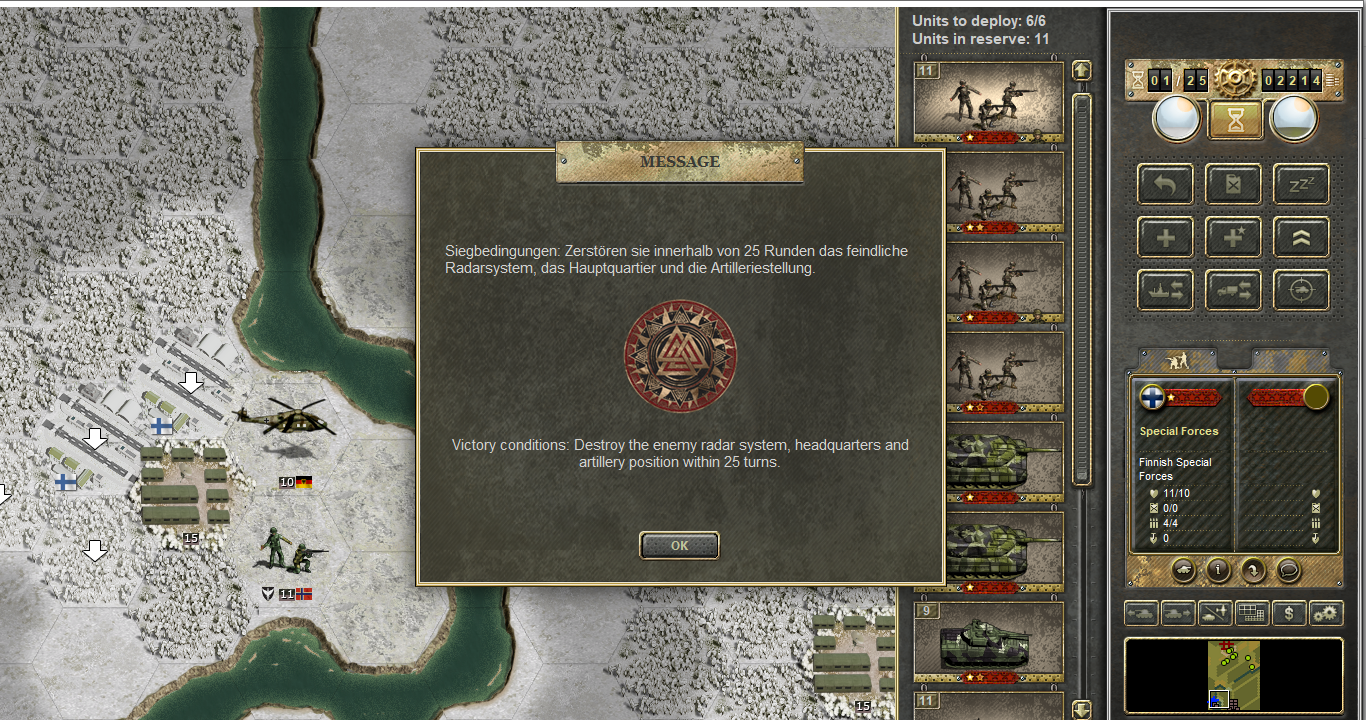Screen dimensions: 1366x720
Task: Click the crosshair tank button
Action: point(1300,290)
